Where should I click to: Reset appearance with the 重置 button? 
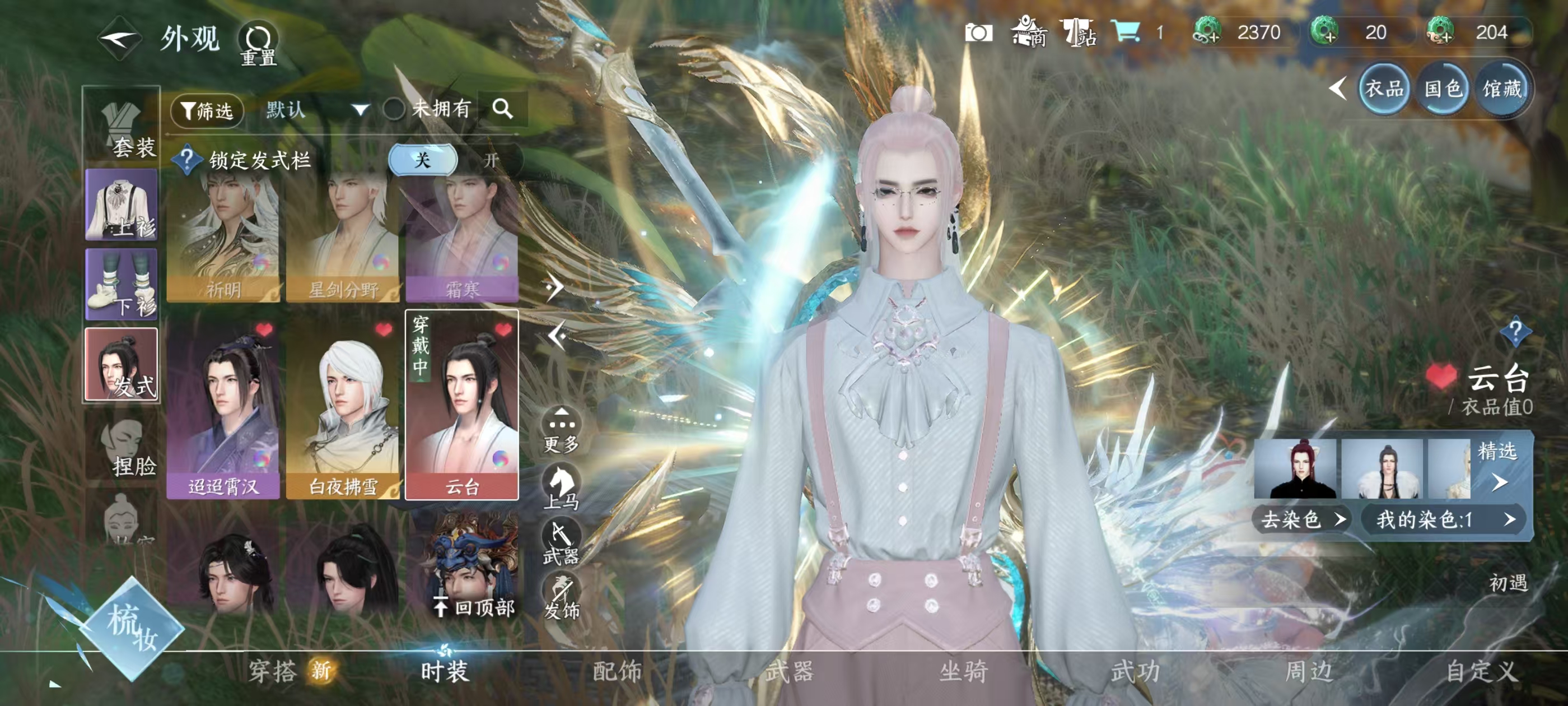tap(258, 44)
